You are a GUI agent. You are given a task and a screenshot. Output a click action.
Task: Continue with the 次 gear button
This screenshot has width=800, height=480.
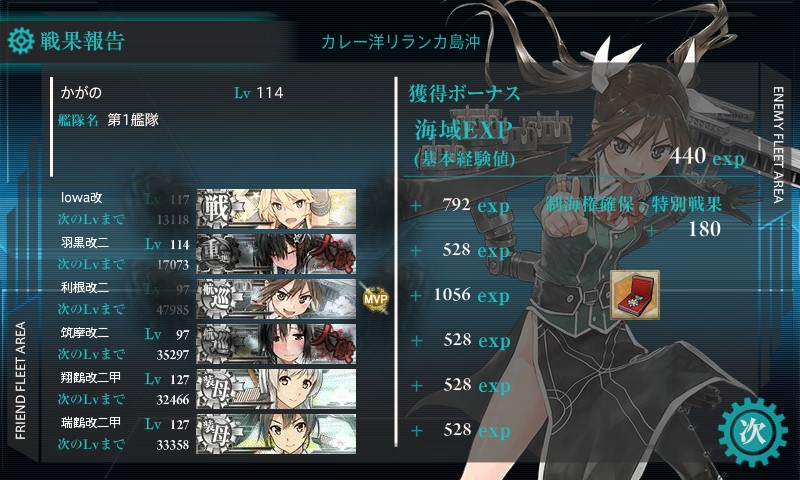(753, 431)
